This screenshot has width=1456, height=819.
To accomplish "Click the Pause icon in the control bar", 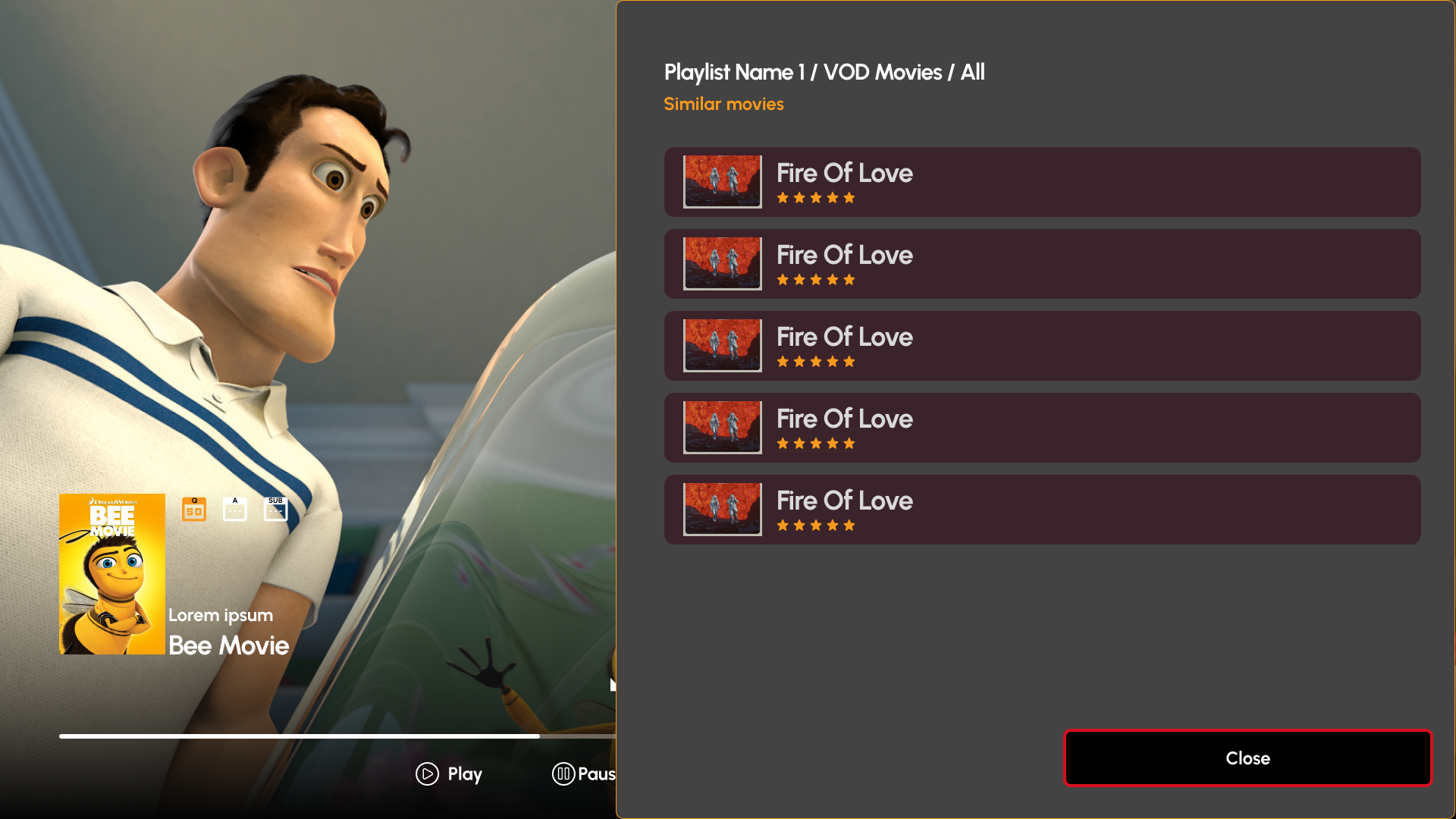I will click(x=564, y=774).
